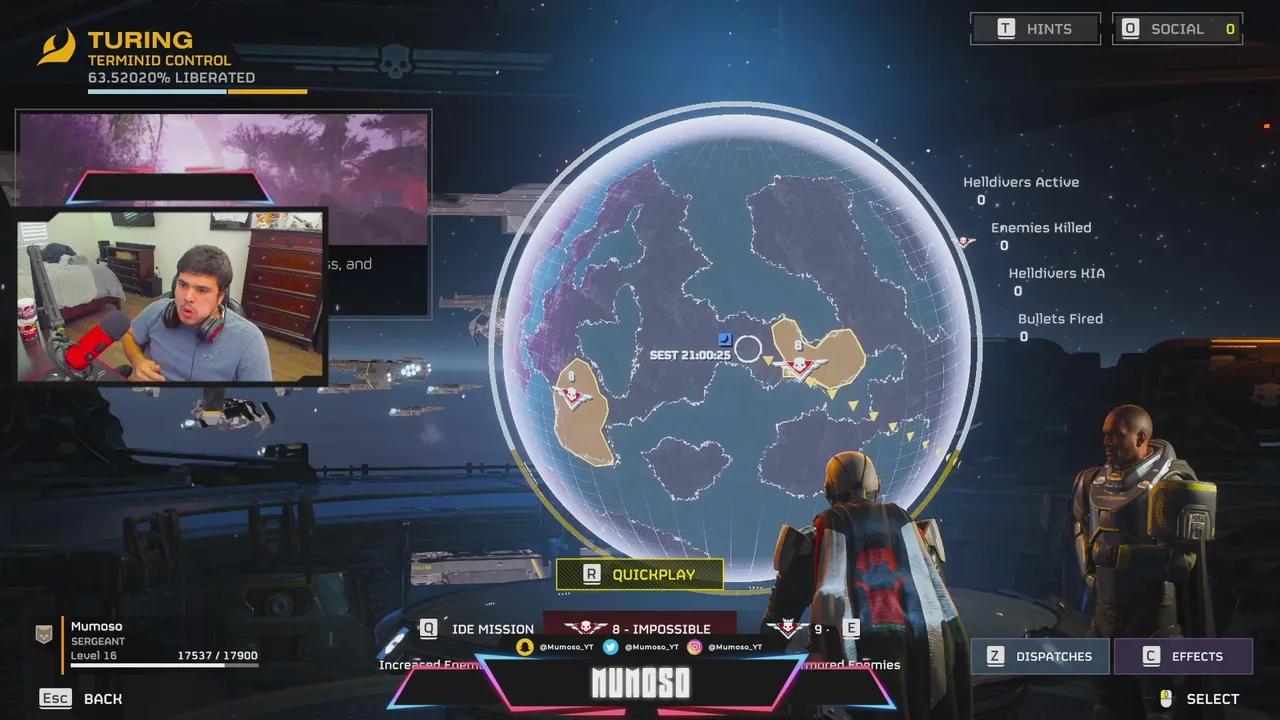Click the Mumoso player rank badge

click(44, 634)
